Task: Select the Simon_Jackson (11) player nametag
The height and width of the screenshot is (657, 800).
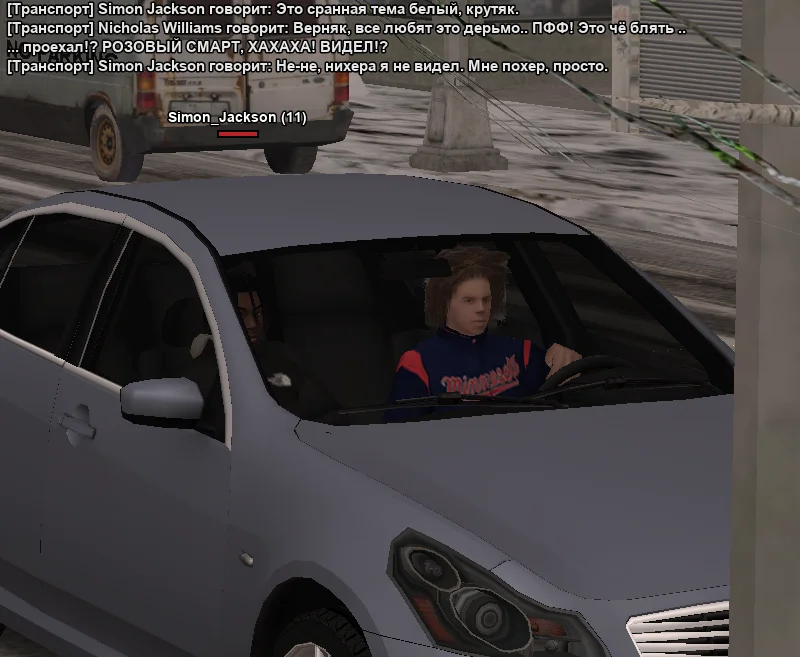Action: (237, 118)
